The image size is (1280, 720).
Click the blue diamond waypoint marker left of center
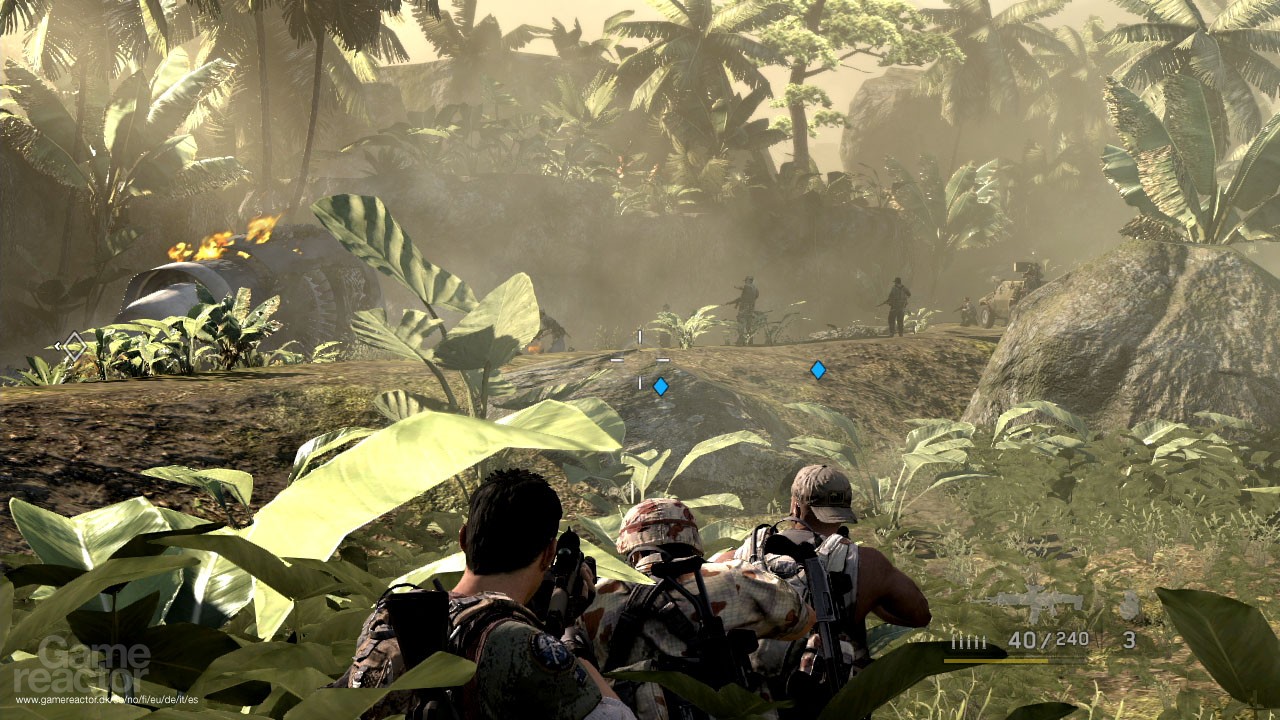point(660,384)
